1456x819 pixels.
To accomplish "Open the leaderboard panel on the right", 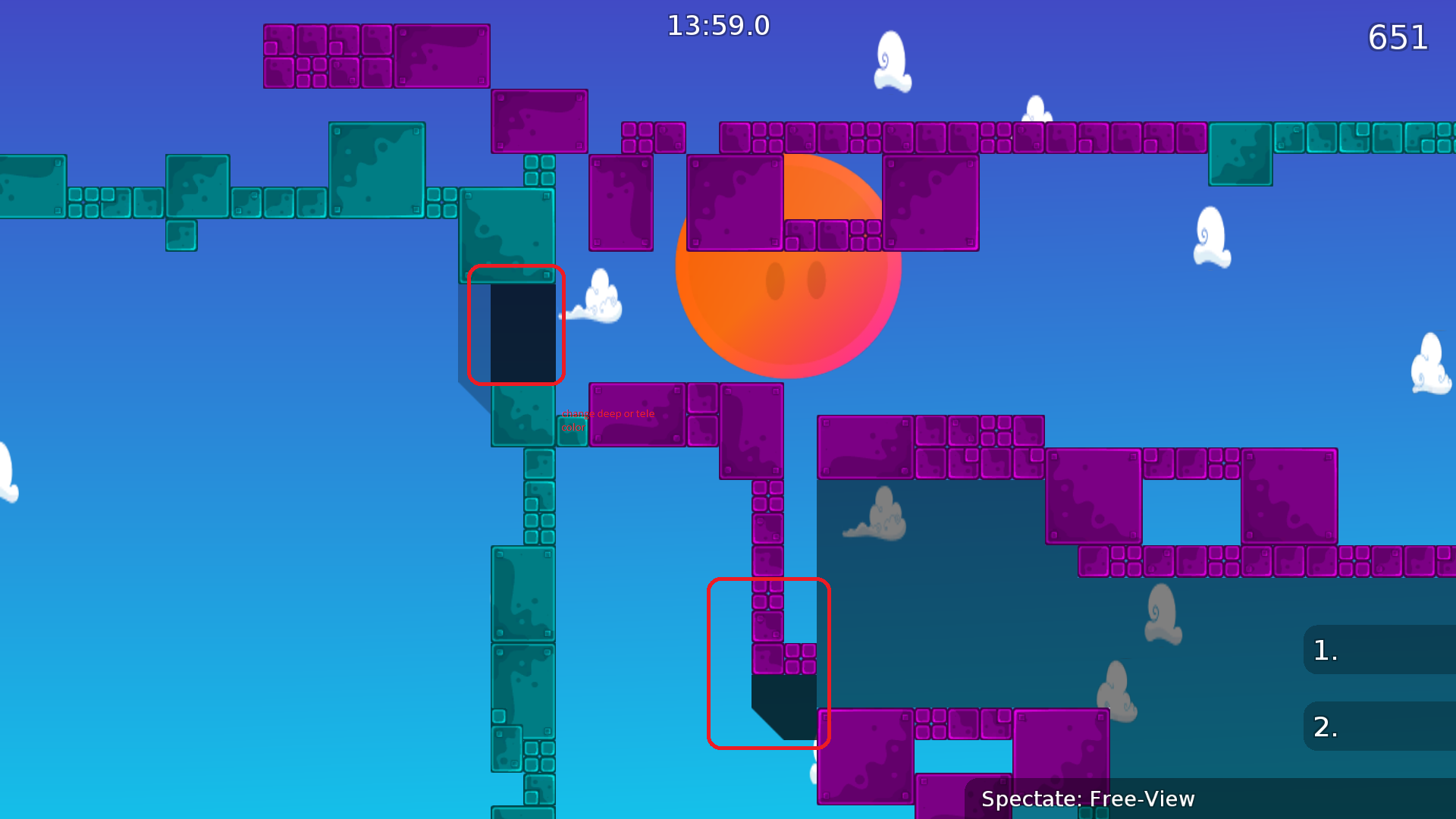I will pos(1380,686).
